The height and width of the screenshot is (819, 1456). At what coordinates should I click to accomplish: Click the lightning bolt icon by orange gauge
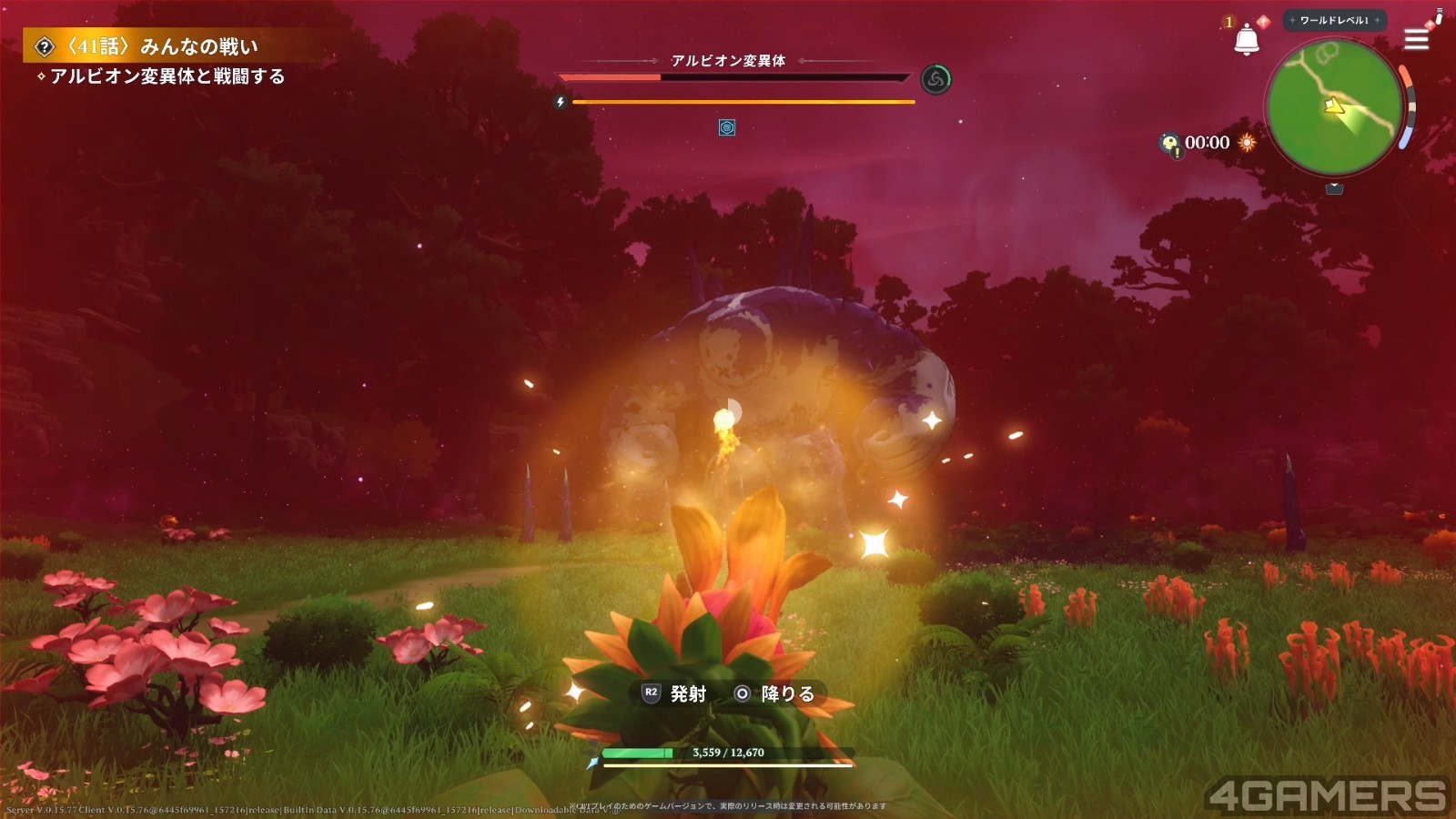pyautogui.click(x=561, y=102)
